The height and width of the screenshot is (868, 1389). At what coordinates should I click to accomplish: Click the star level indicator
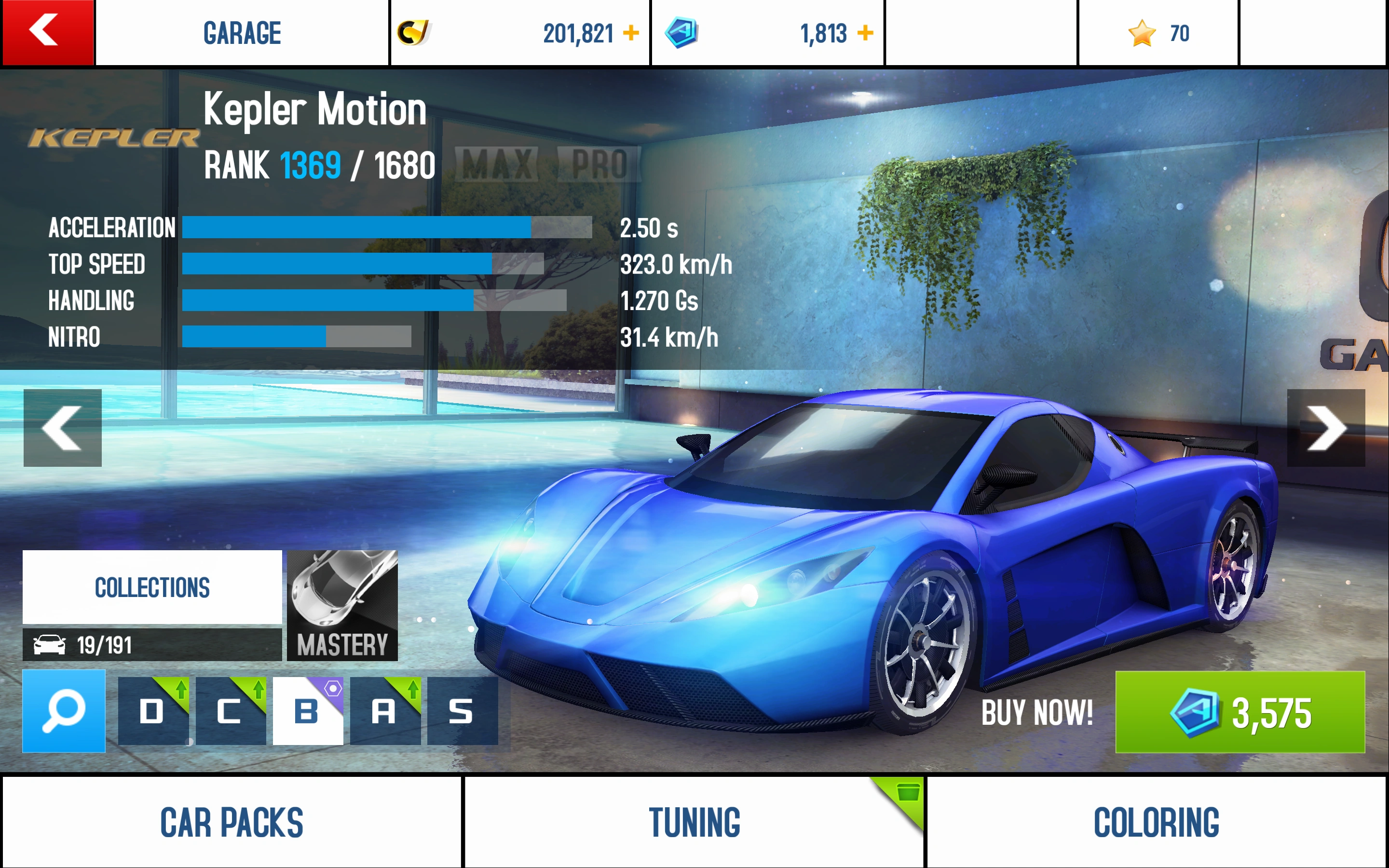1158,33
